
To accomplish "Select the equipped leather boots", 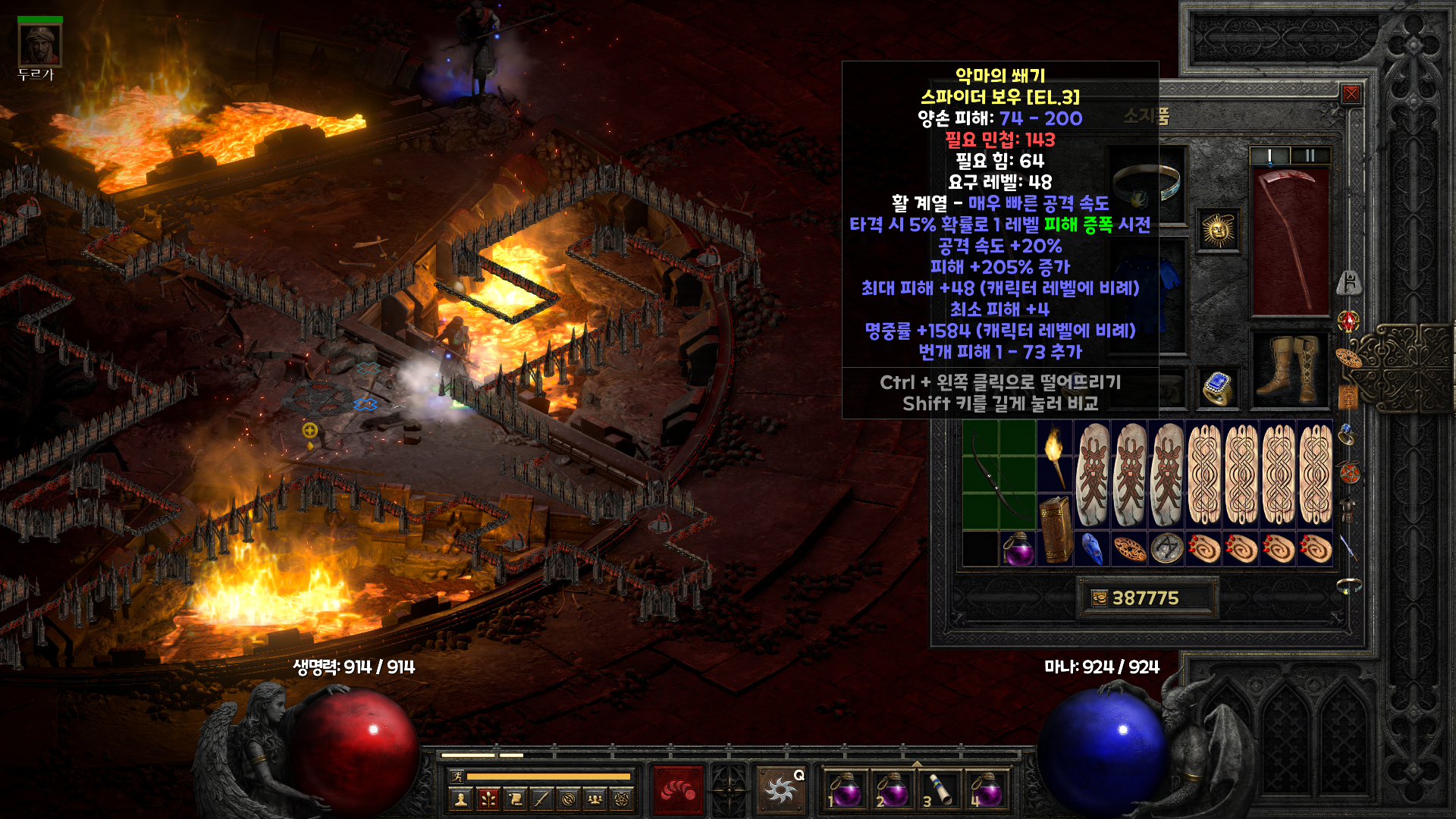I will click(x=1289, y=369).
